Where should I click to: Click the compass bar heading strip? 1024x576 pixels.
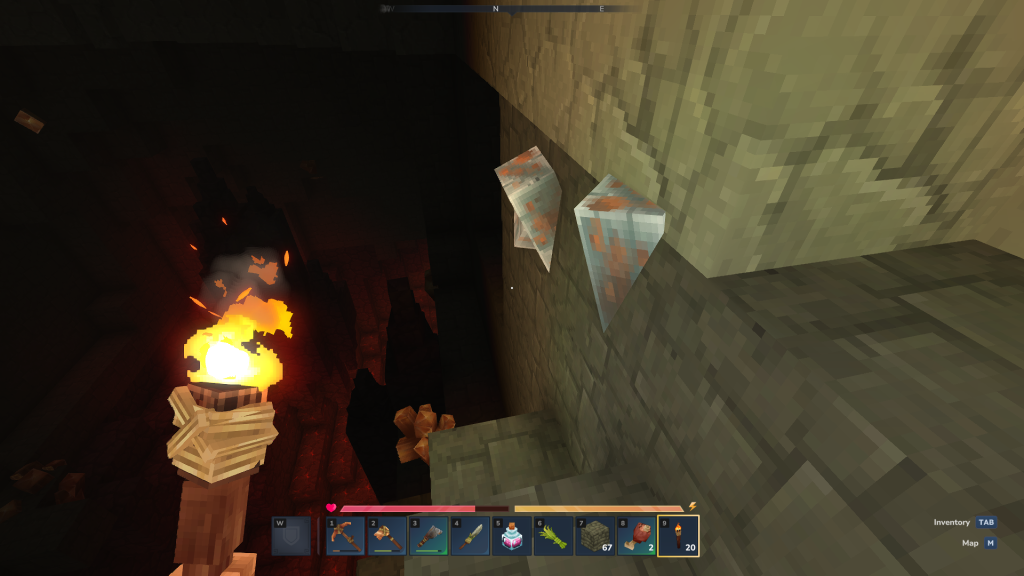point(510,8)
